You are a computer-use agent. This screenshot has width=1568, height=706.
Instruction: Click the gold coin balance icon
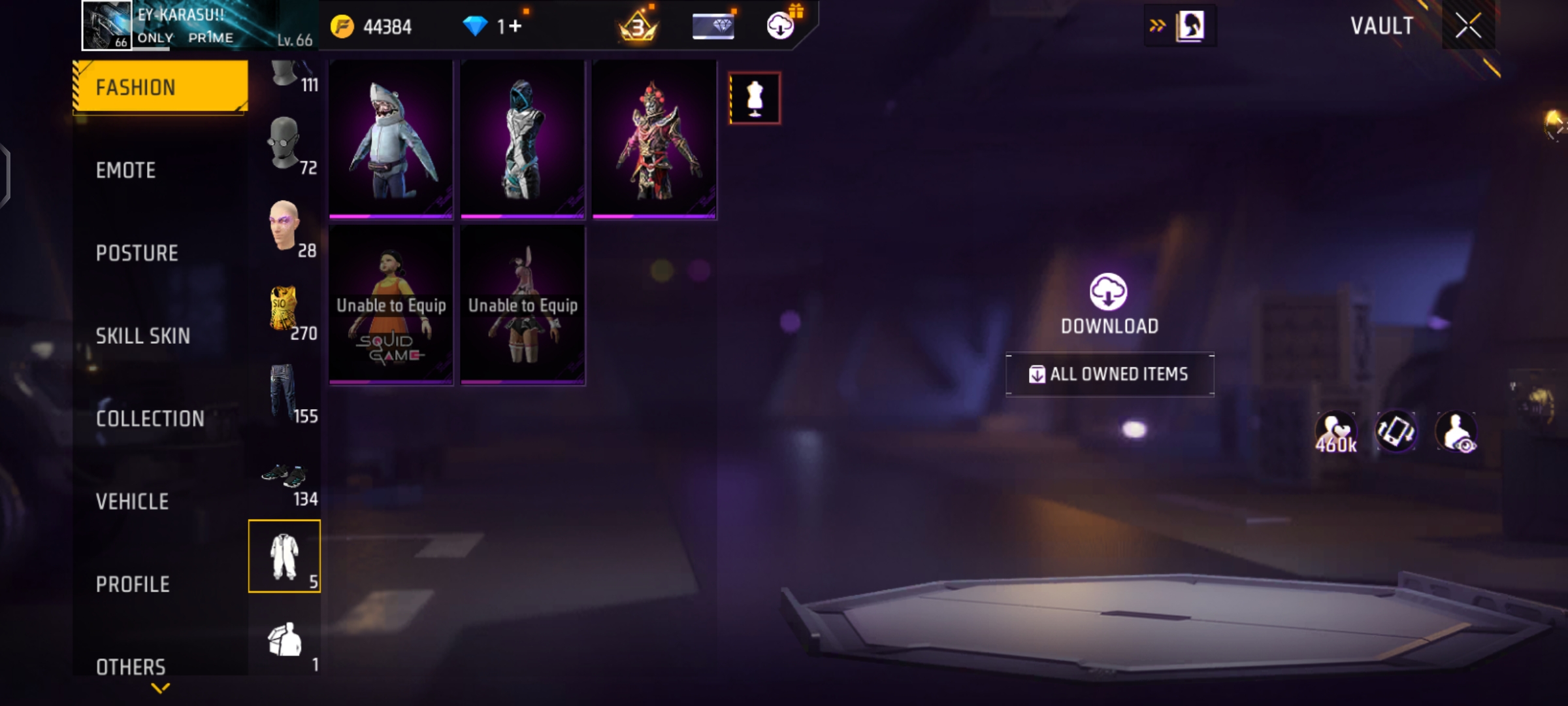coord(342,27)
